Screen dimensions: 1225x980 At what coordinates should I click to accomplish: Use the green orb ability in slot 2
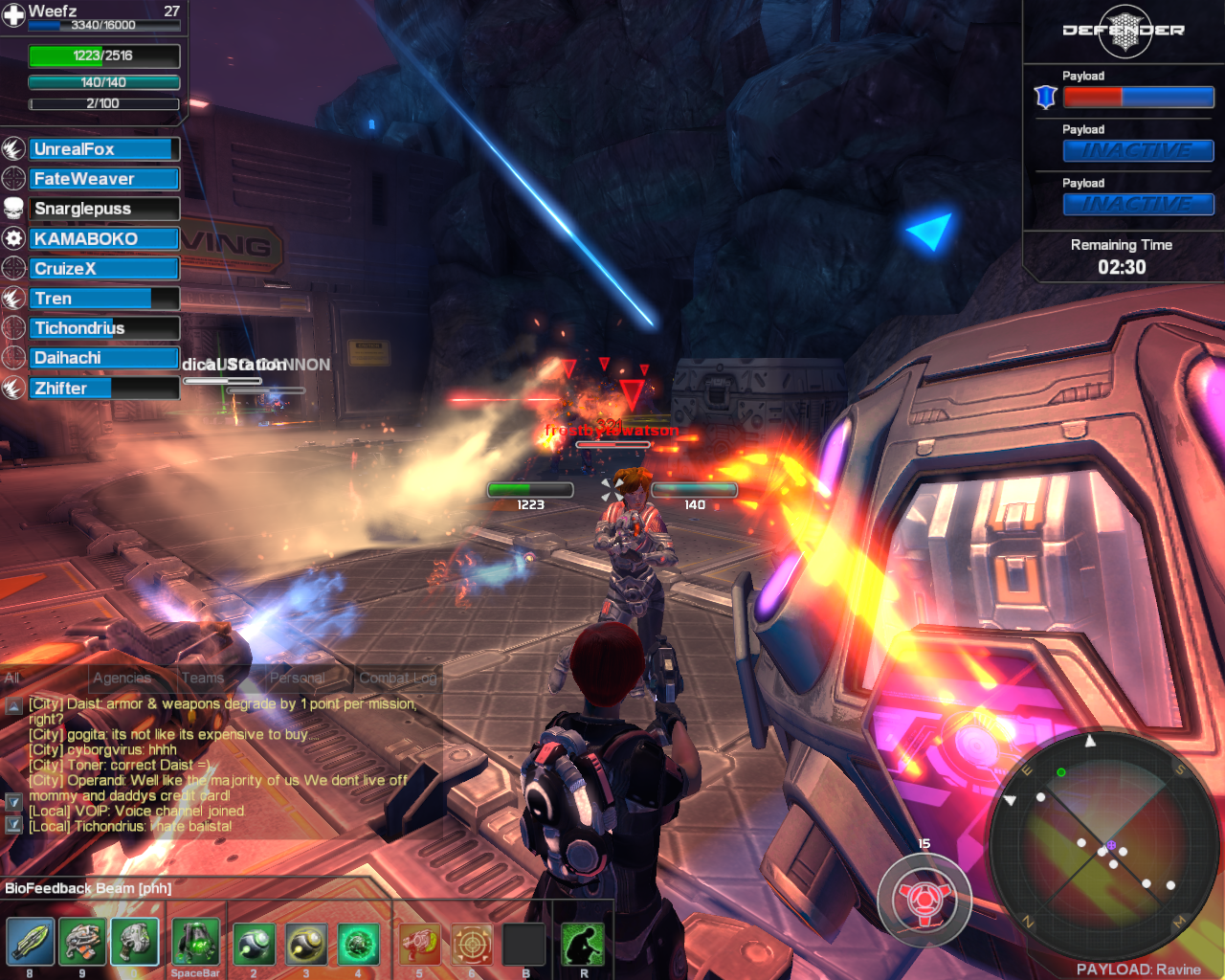254,945
